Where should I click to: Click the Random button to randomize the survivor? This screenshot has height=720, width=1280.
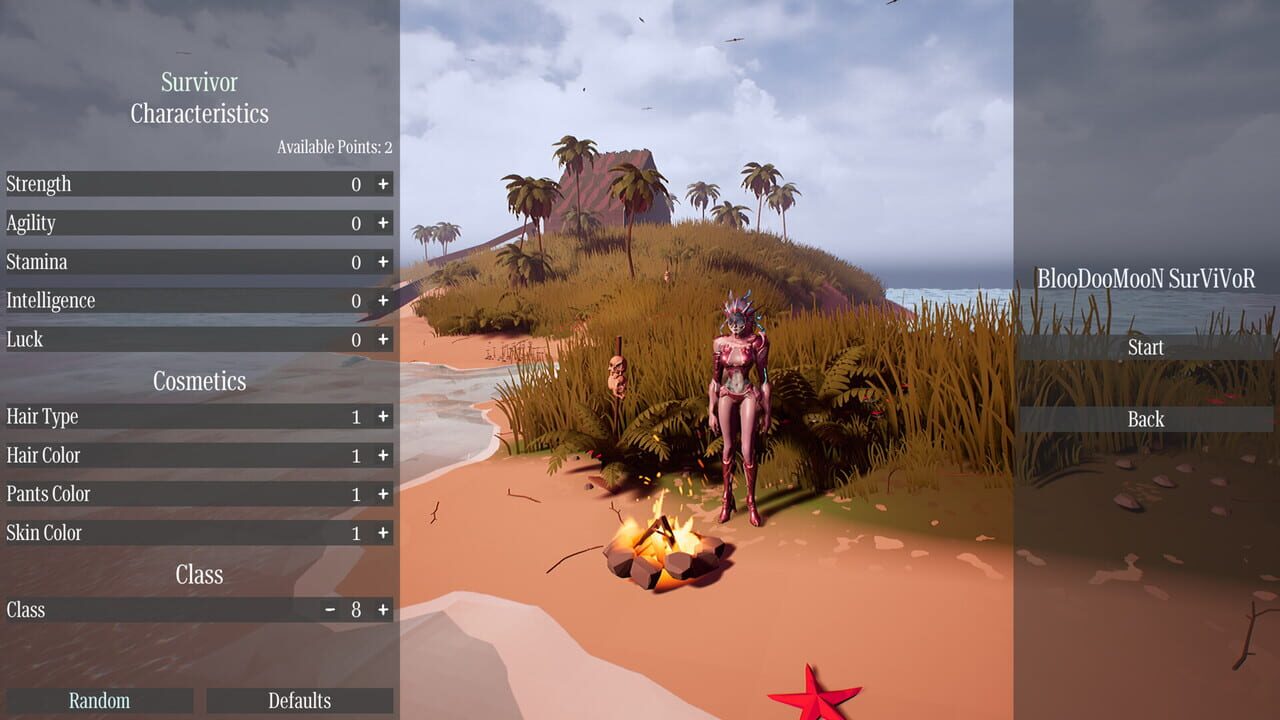click(99, 701)
